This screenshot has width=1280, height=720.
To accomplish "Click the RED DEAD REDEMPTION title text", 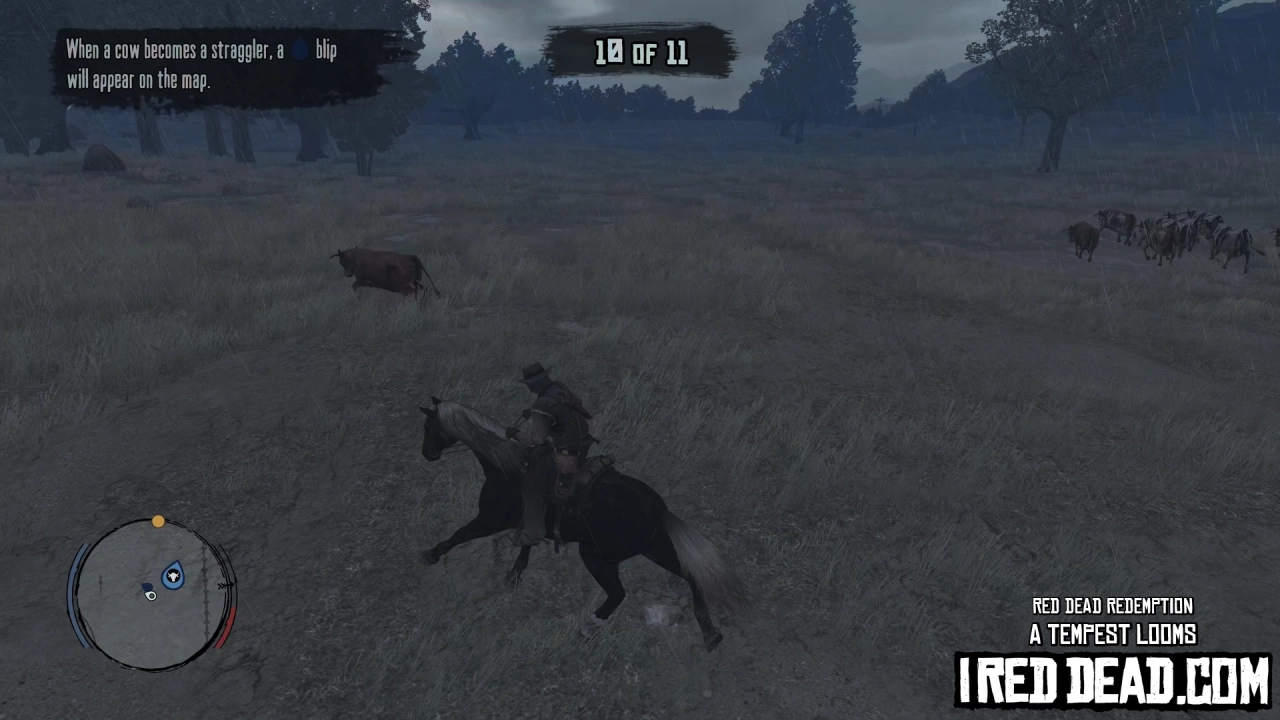I will click(x=1111, y=606).
